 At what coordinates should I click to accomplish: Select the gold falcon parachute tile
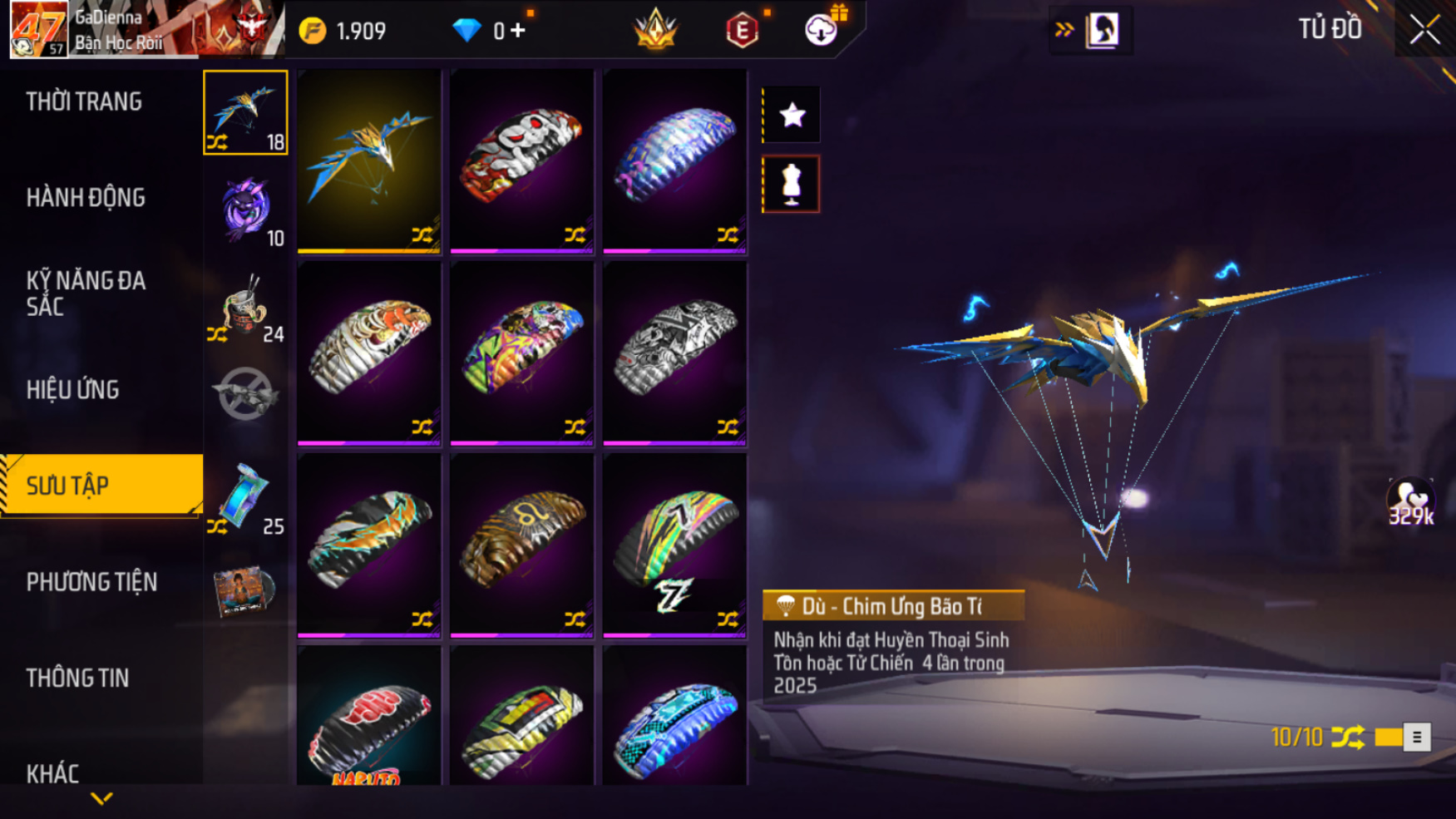point(368,161)
